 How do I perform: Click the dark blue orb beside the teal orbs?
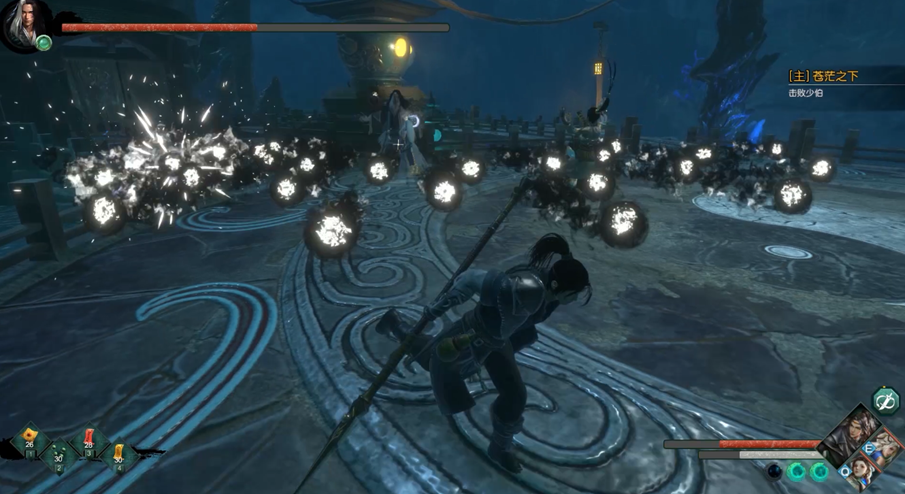click(x=774, y=470)
